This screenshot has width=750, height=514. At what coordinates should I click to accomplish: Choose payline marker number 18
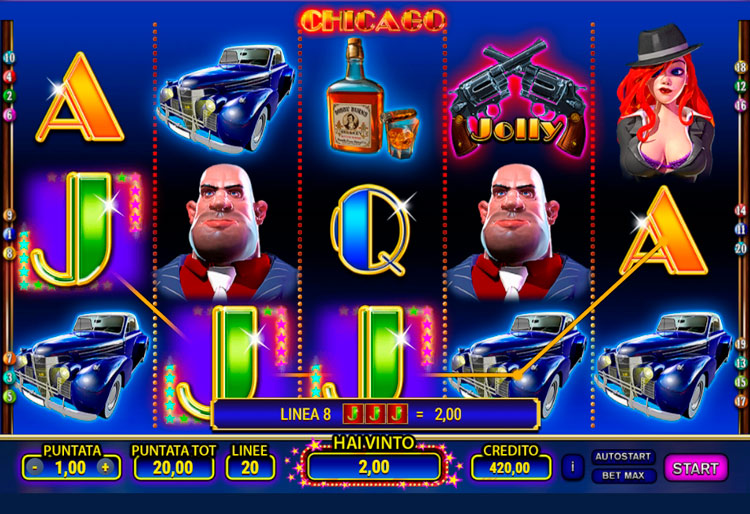[x=741, y=67]
